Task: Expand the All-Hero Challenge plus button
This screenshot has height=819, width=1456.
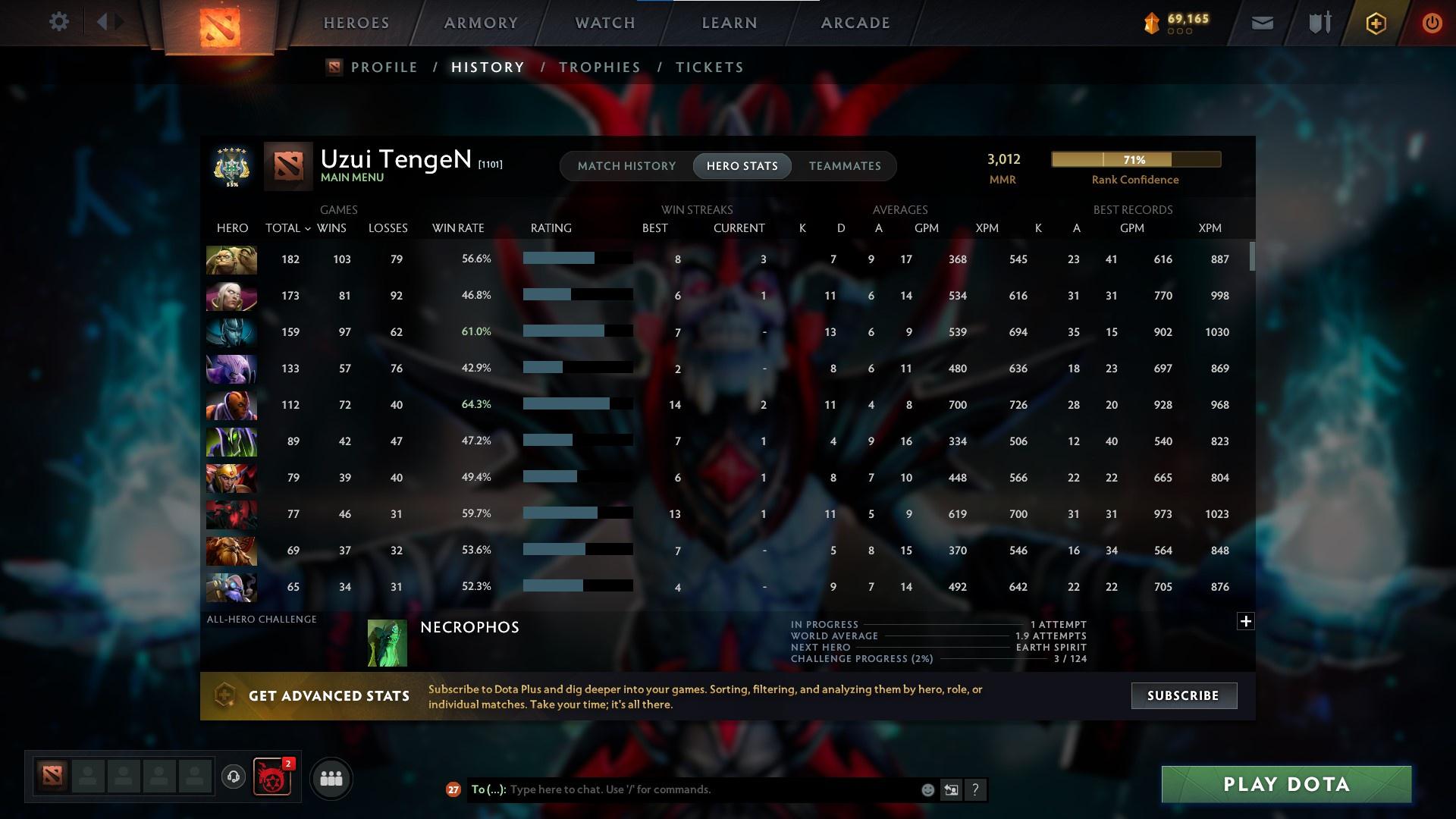Action: pyautogui.click(x=1245, y=621)
